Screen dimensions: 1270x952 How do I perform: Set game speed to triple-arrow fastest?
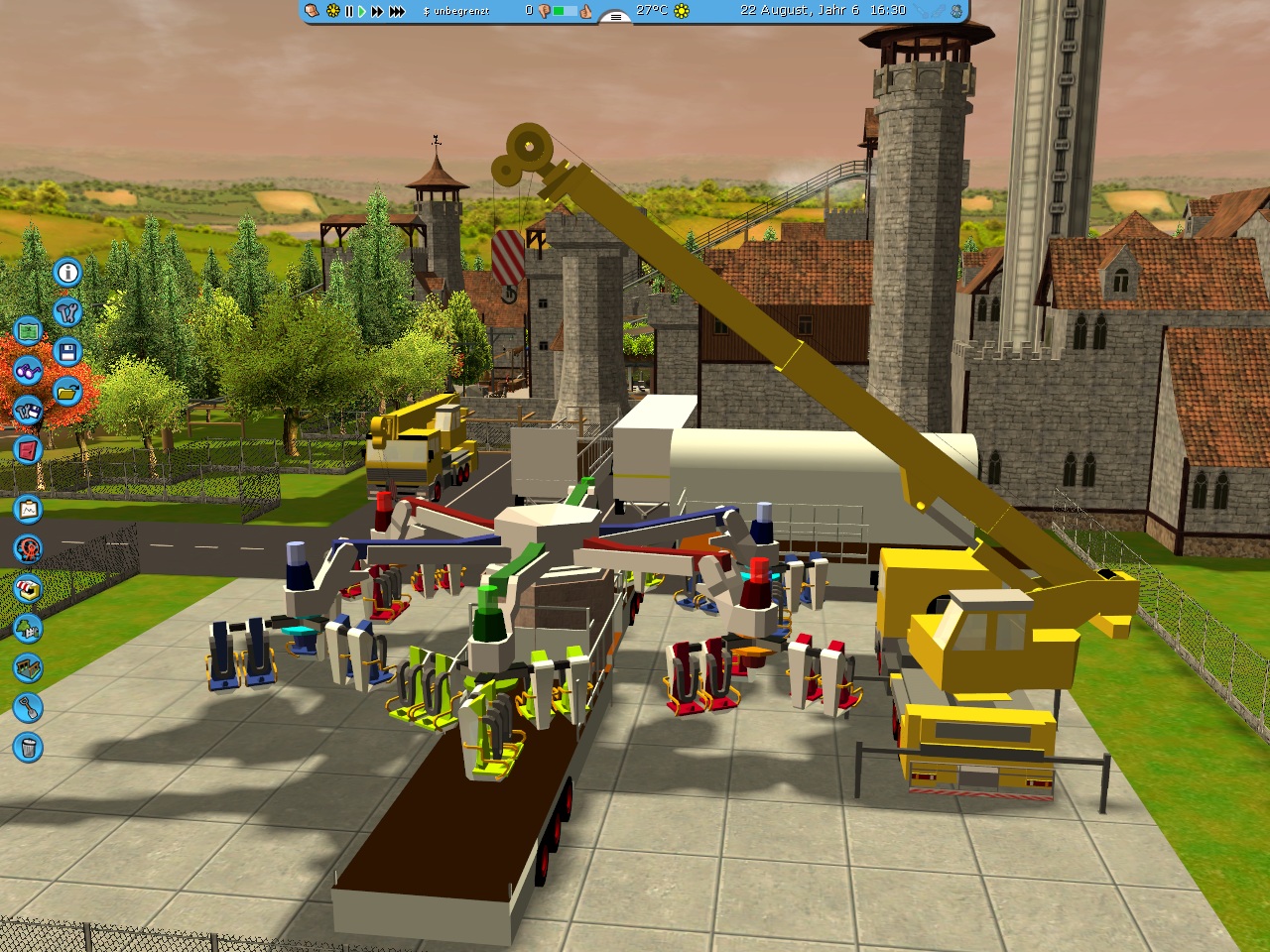pyautogui.click(x=397, y=11)
